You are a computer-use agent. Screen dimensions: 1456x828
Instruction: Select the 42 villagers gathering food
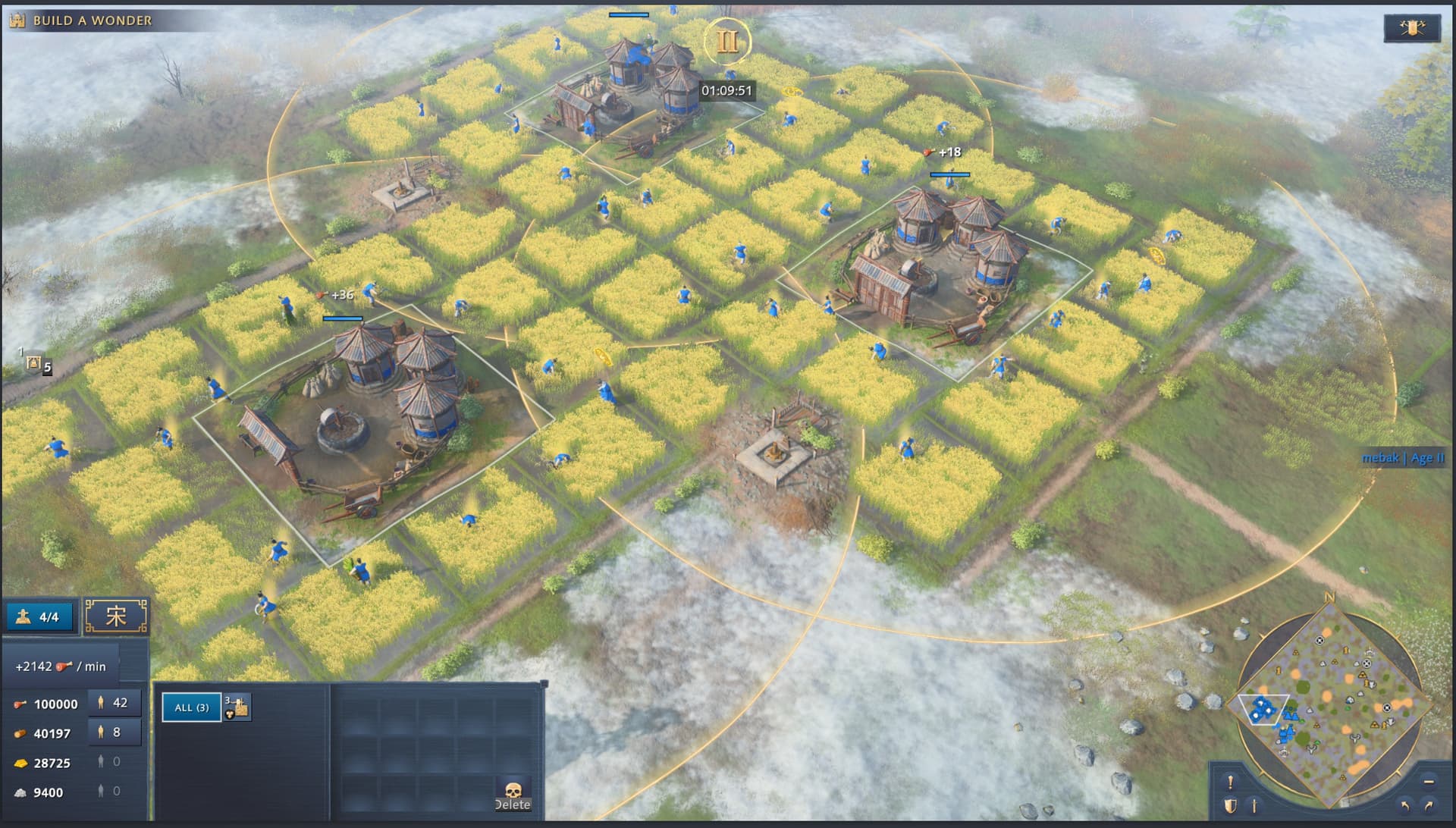click(x=114, y=703)
